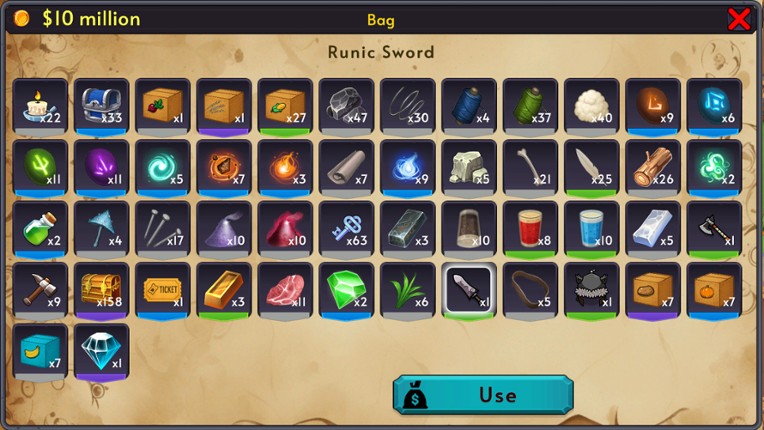
Task: Select the blue diamond item
Action: tap(101, 351)
